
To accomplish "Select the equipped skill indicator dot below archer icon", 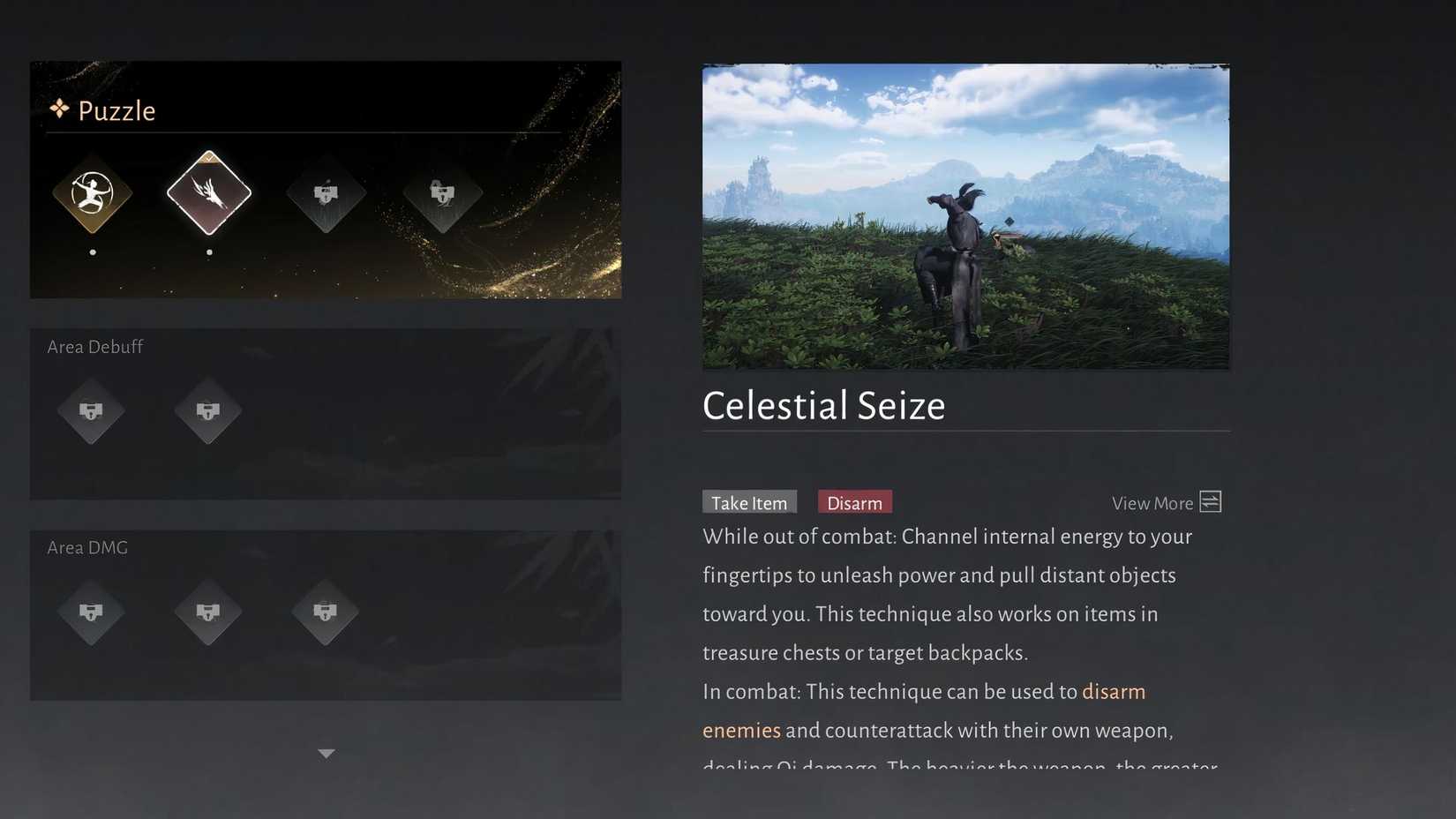I will (x=92, y=252).
